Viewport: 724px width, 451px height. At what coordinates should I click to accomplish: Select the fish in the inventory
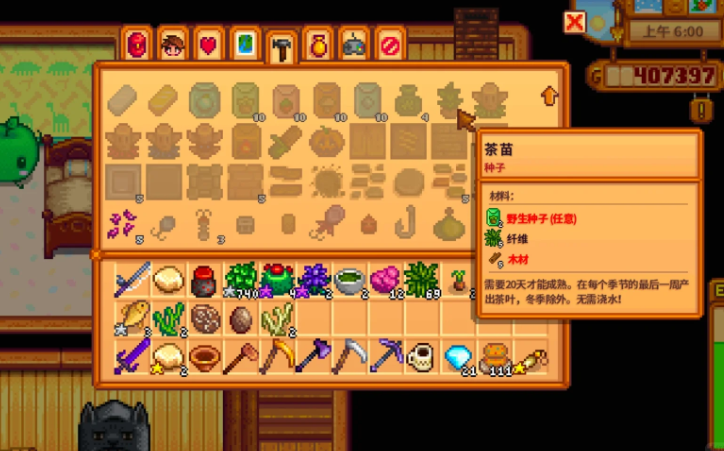tap(133, 318)
